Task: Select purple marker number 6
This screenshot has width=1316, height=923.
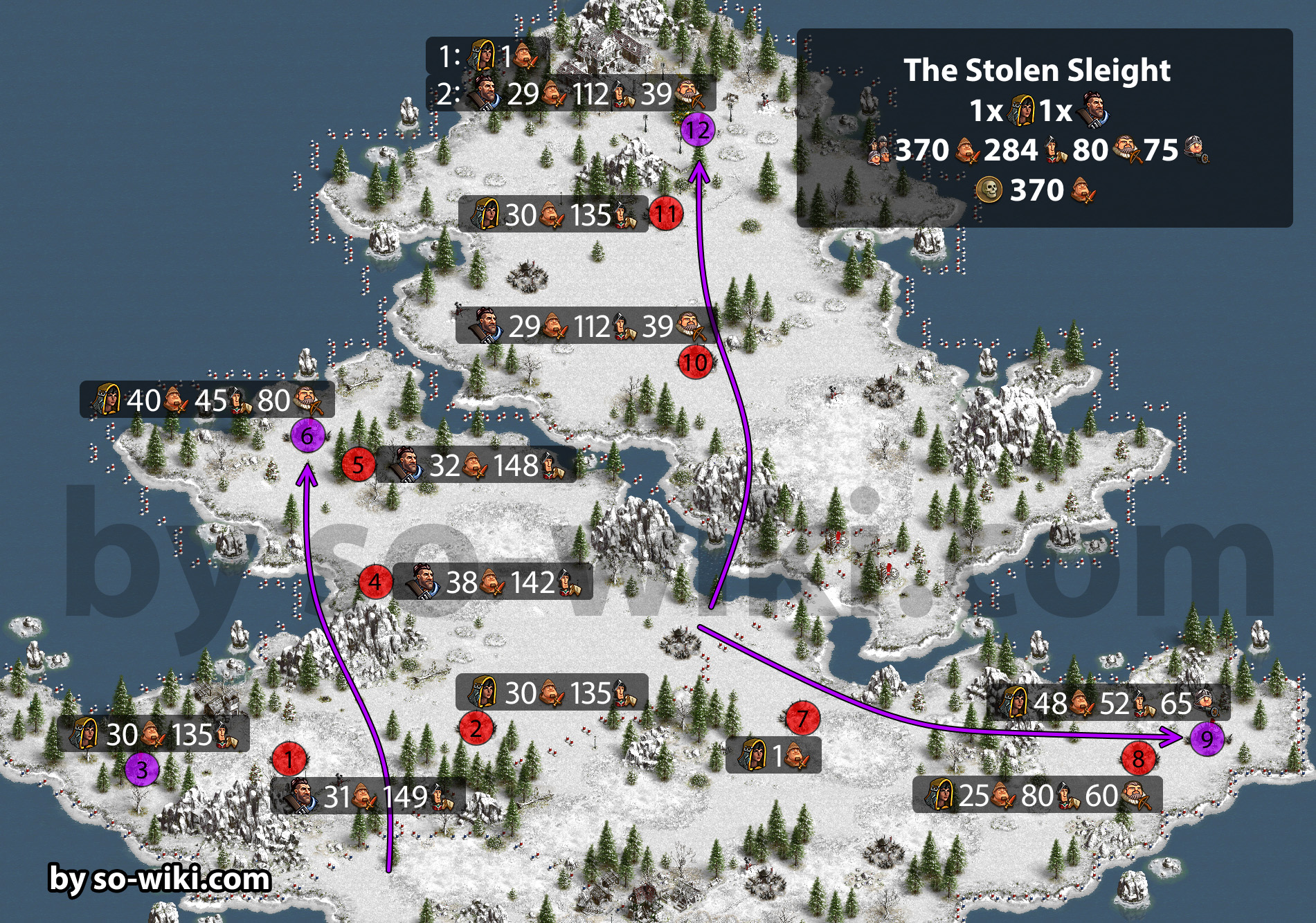Action: pos(307,436)
